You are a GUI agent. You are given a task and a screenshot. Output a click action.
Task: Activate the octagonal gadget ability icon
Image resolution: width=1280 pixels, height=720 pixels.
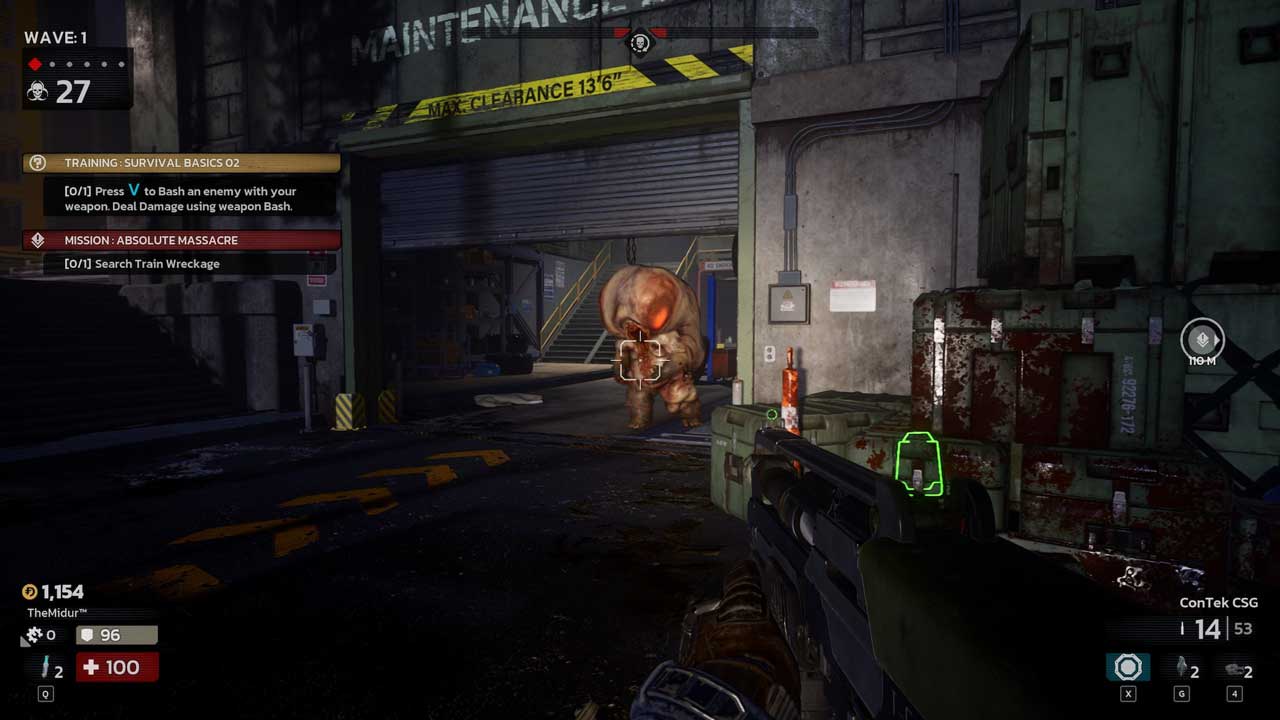1128,668
